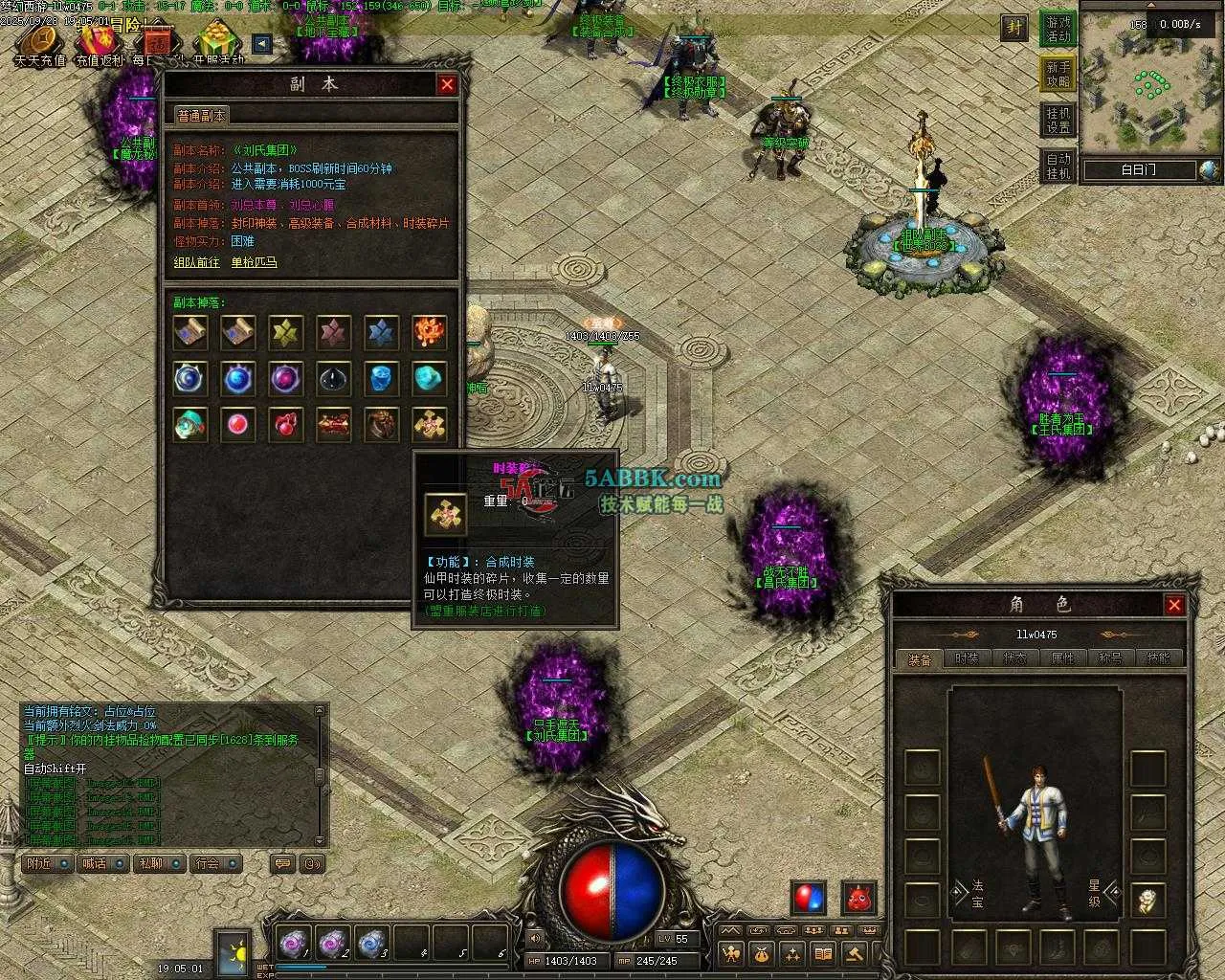Open 游戏活动 game activities button
The image size is (1225, 980).
(1058, 29)
